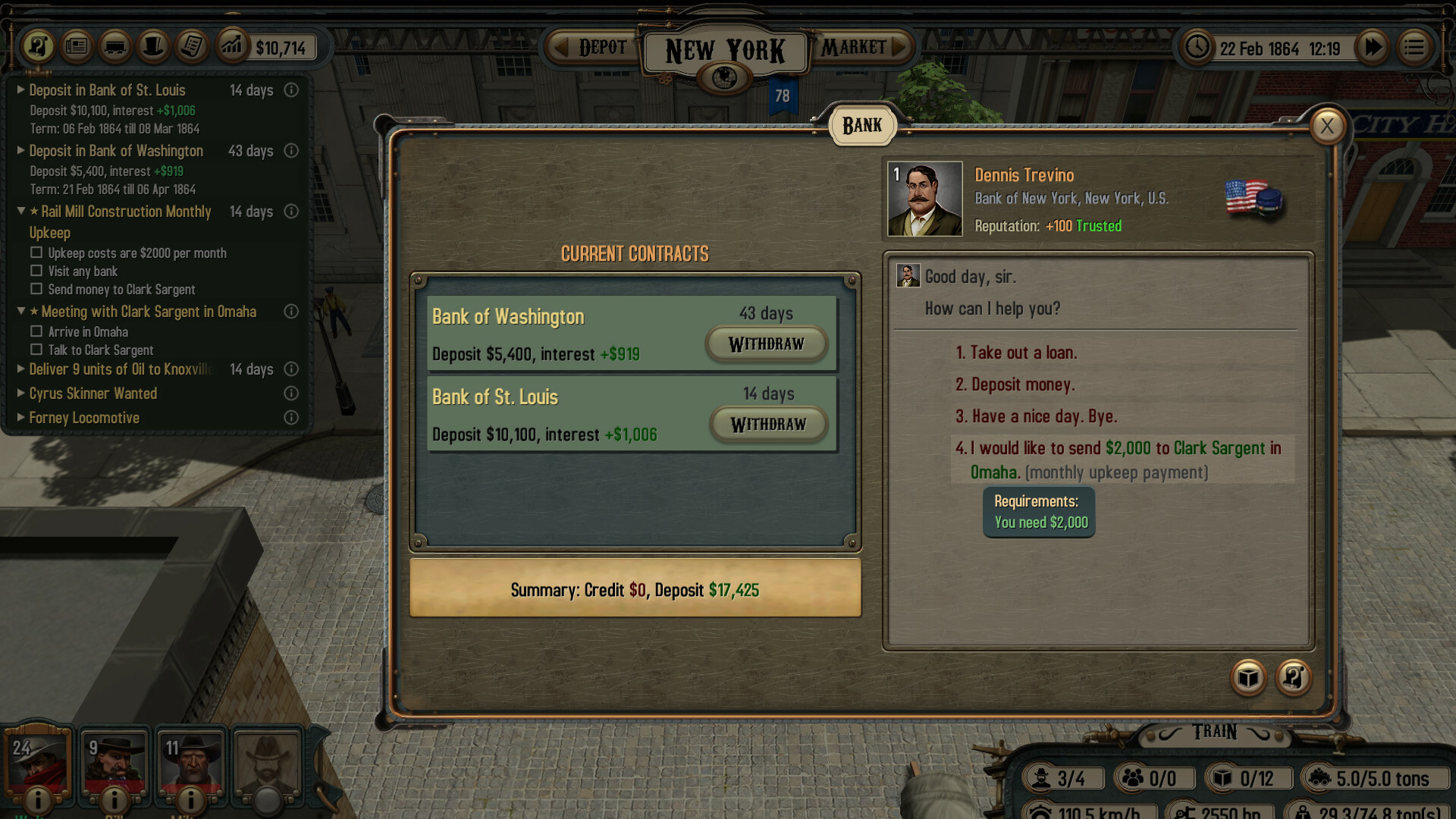This screenshot has height=819, width=1456.
Task: Check the Visit any bank task box
Action: coord(36,271)
